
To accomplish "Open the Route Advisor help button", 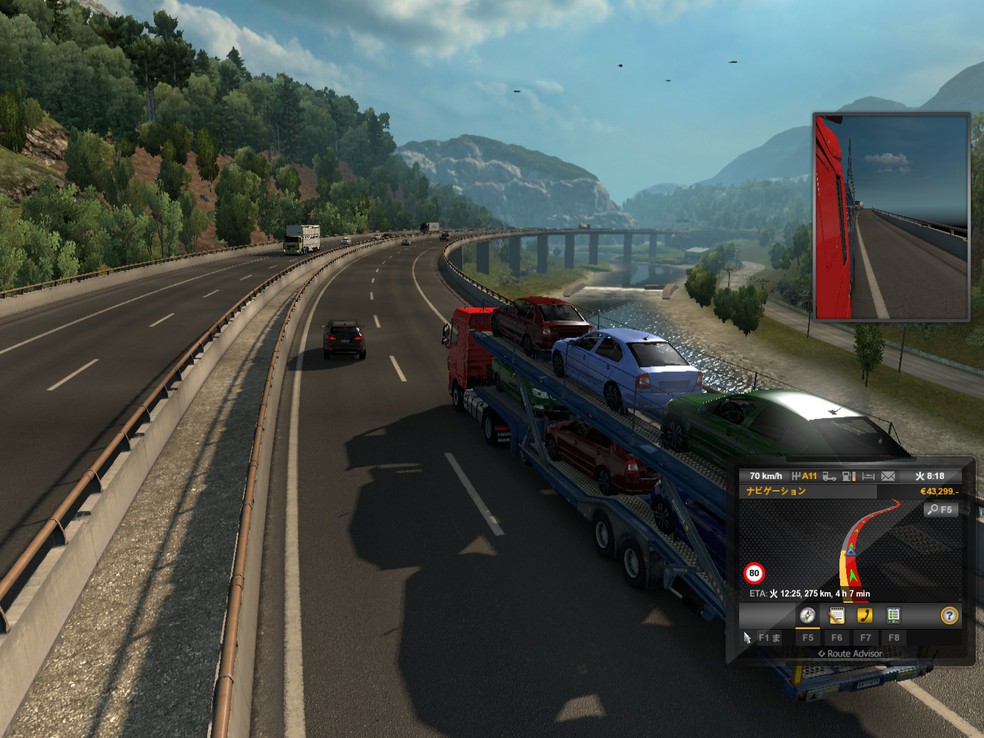I will pos(949,616).
